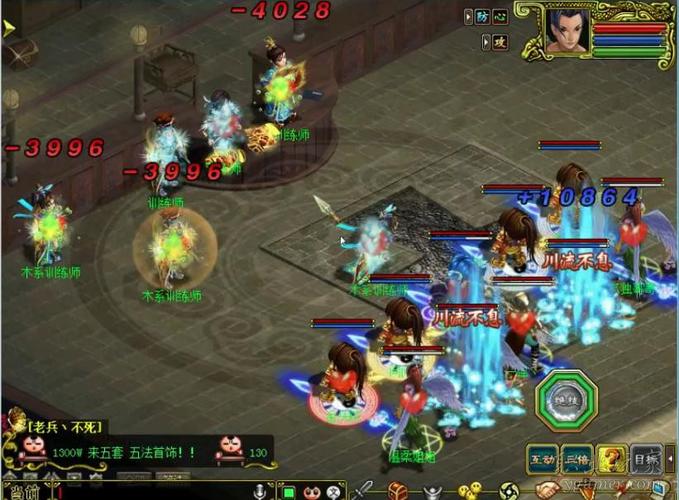Open the 互动 interaction button
Screen dimensions: 679x500
(542, 459)
